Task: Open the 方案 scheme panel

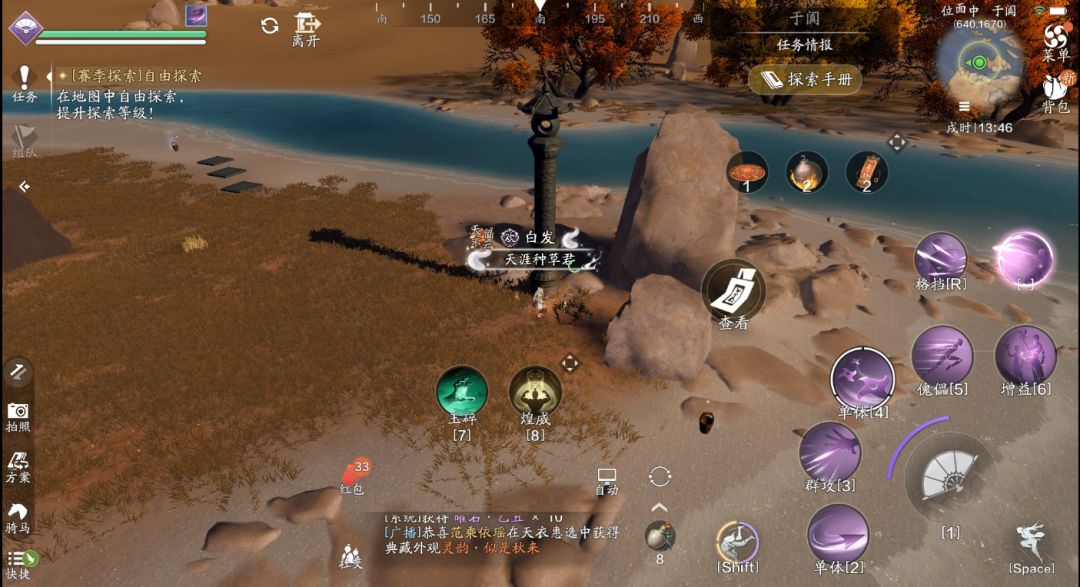Action: coord(18,465)
